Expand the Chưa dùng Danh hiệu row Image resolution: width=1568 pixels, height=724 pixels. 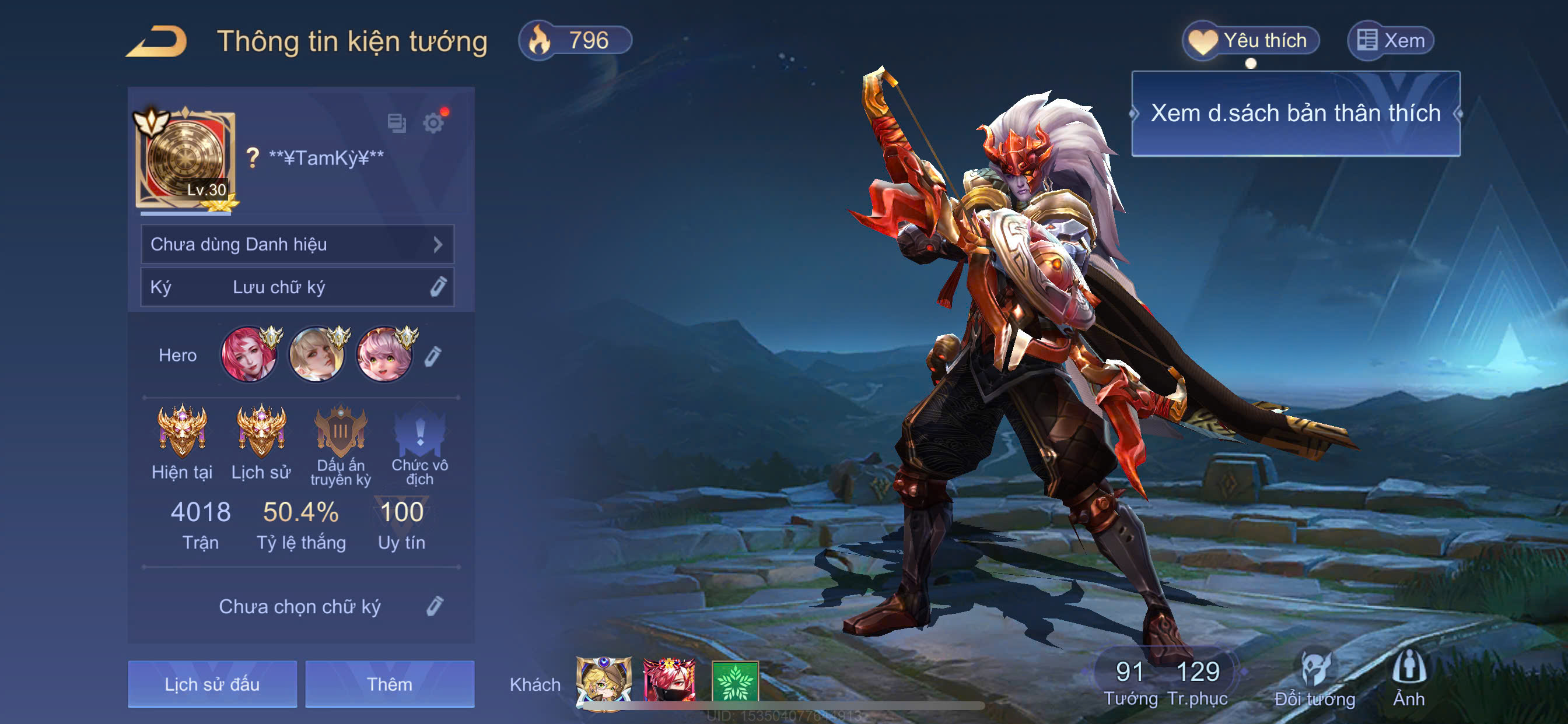[x=297, y=245]
